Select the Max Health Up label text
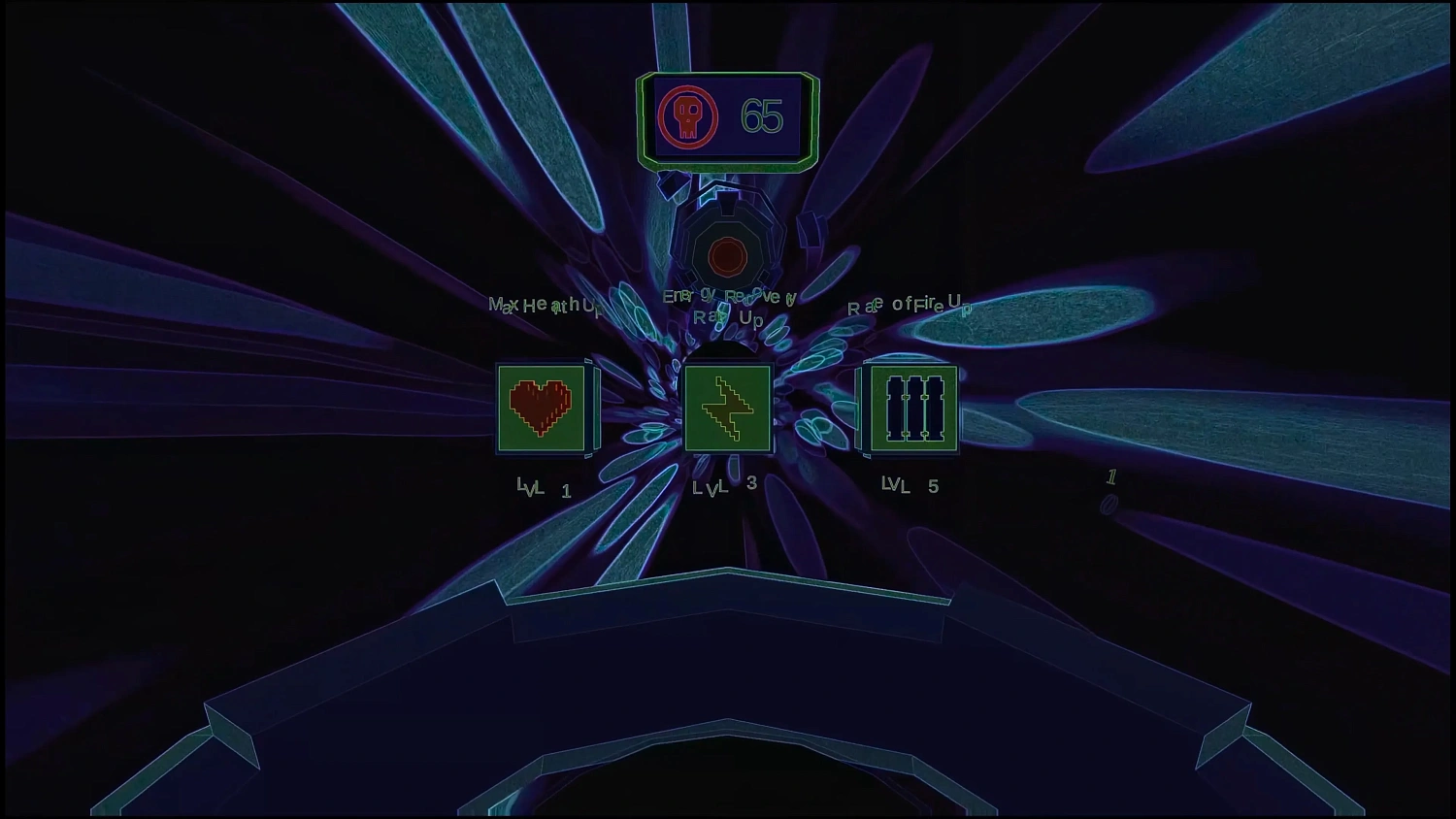The image size is (1456, 819). 544,303
